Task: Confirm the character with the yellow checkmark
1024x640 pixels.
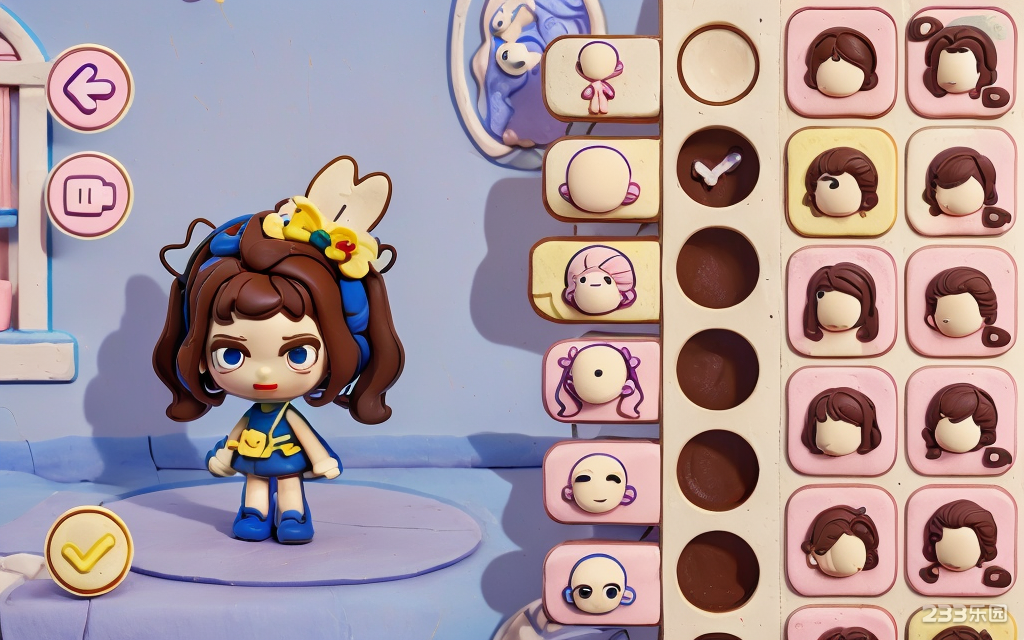Action: [89, 551]
